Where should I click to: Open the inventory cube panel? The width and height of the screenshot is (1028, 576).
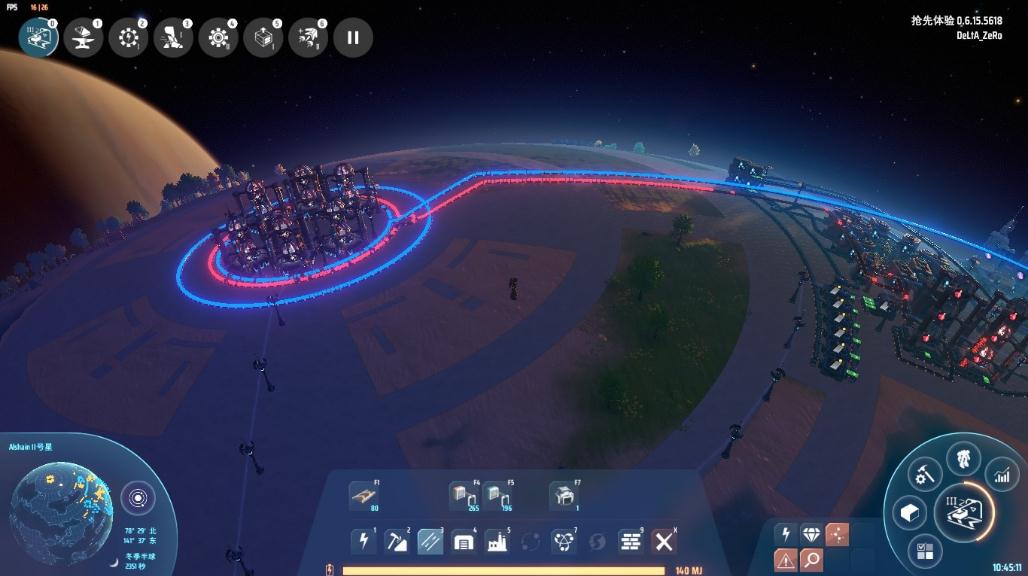pyautogui.click(x=909, y=513)
